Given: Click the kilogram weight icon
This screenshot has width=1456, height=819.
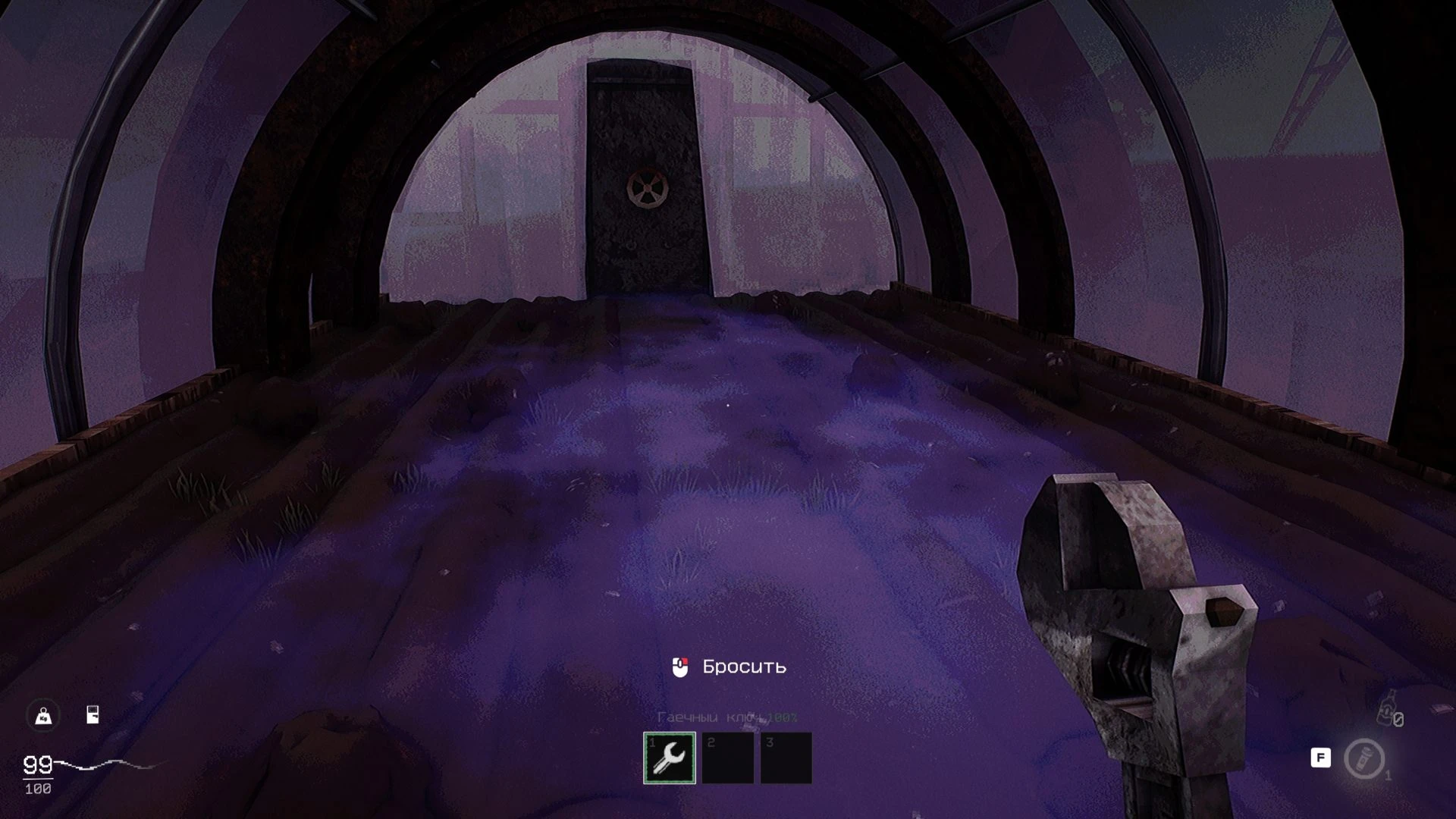Looking at the screenshot, I should click(43, 716).
